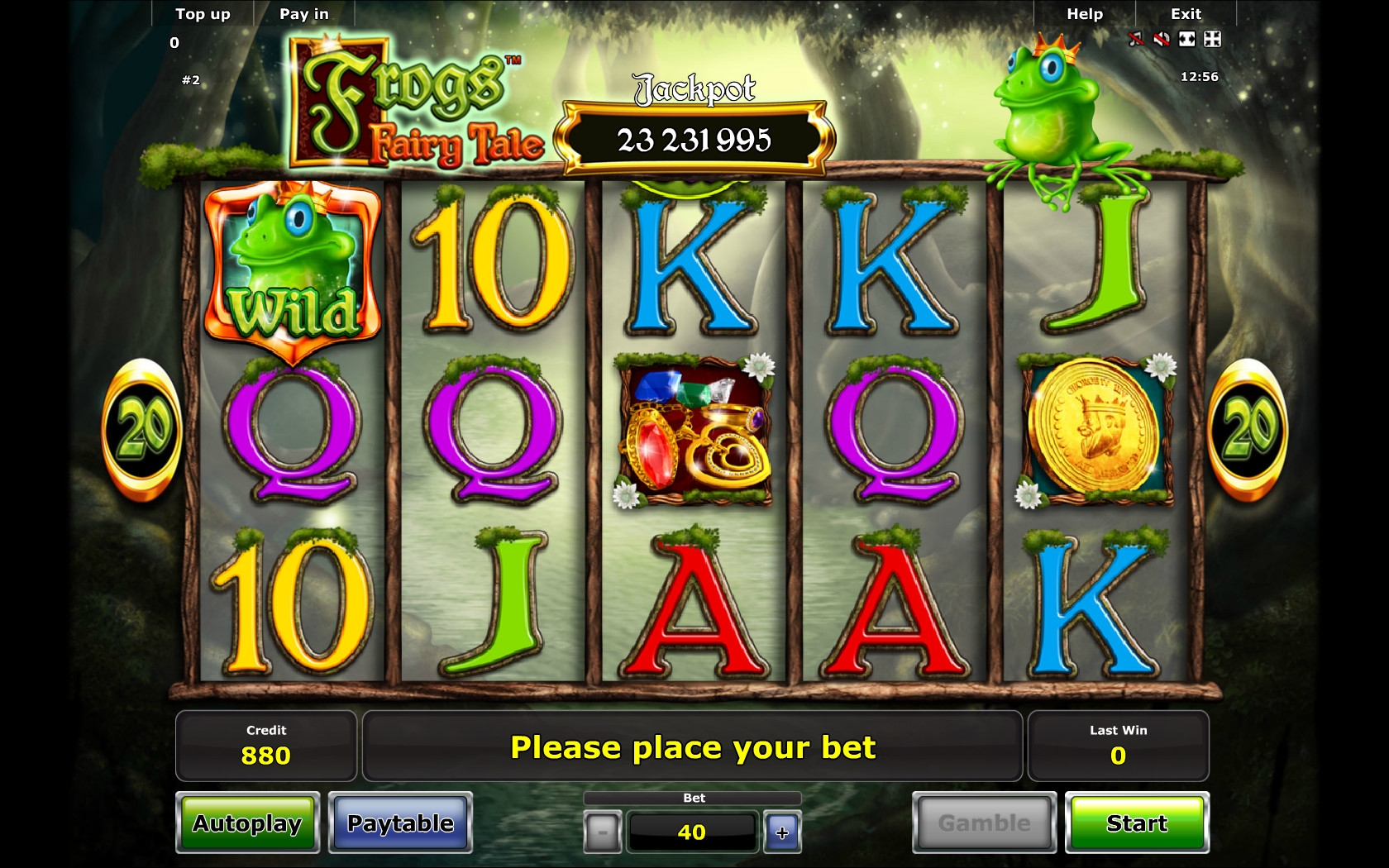
Task: Toggle the muted speaker sound icon
Action: (x=1162, y=39)
